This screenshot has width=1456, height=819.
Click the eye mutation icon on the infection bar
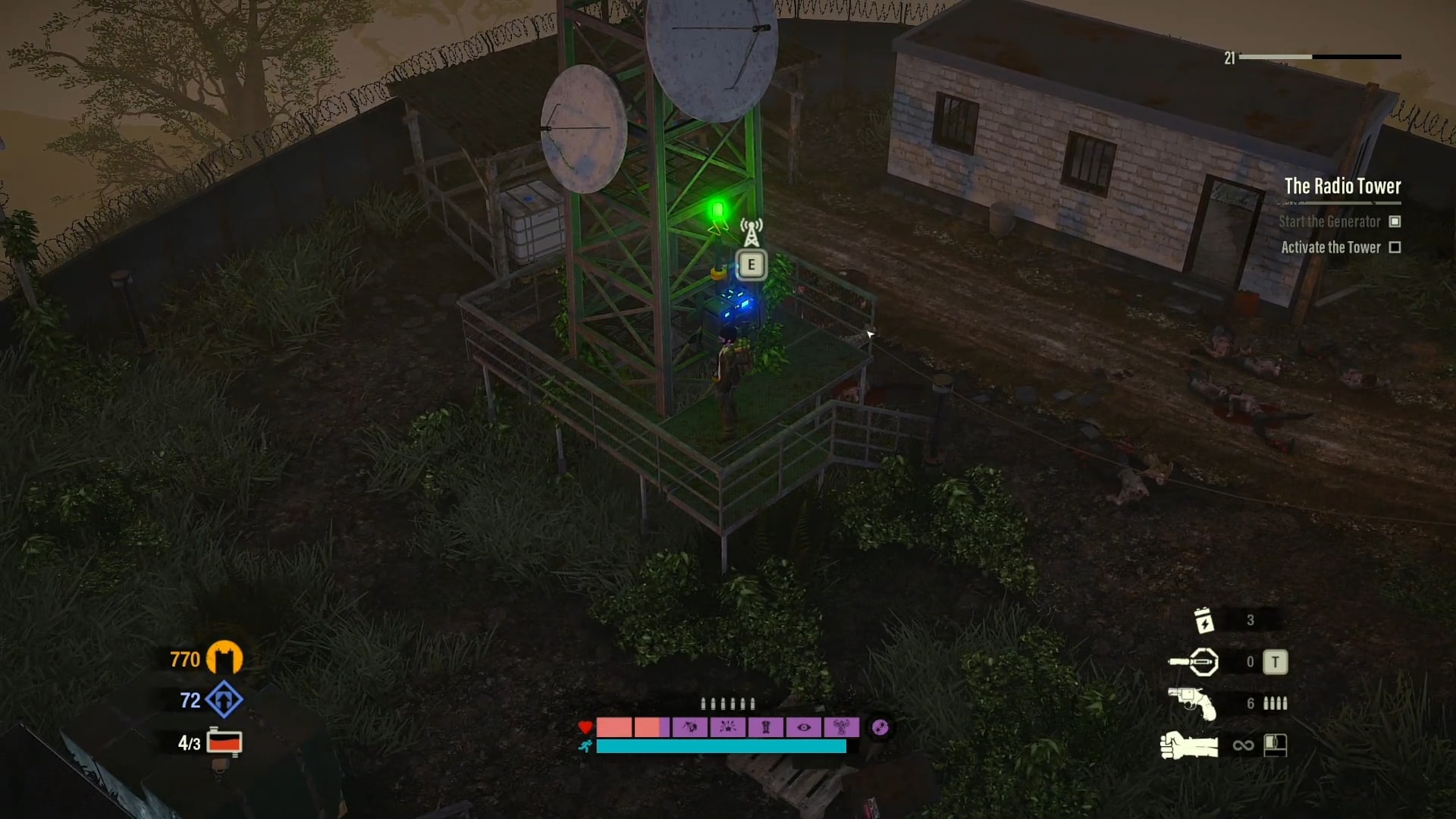tap(804, 727)
